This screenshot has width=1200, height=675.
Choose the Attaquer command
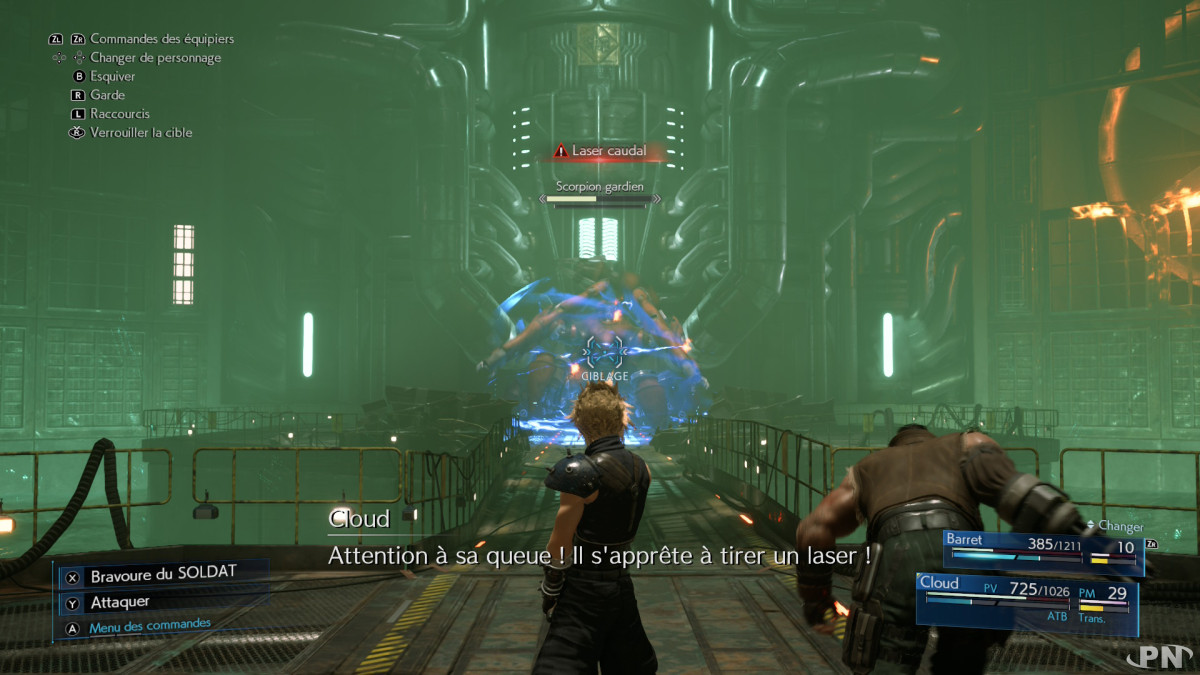point(120,602)
